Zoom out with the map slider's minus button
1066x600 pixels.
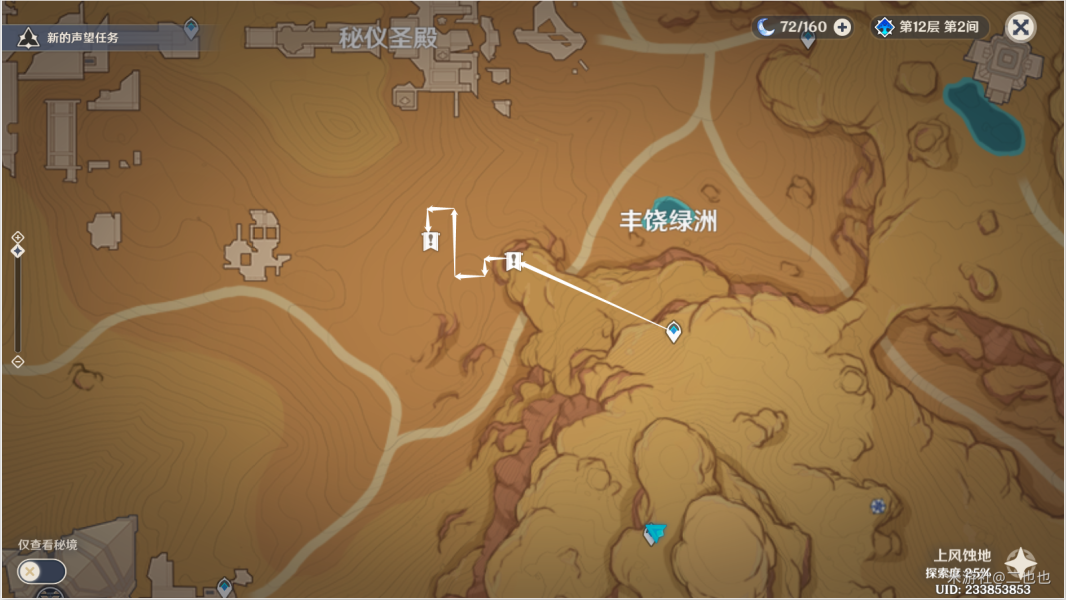[x=17, y=361]
